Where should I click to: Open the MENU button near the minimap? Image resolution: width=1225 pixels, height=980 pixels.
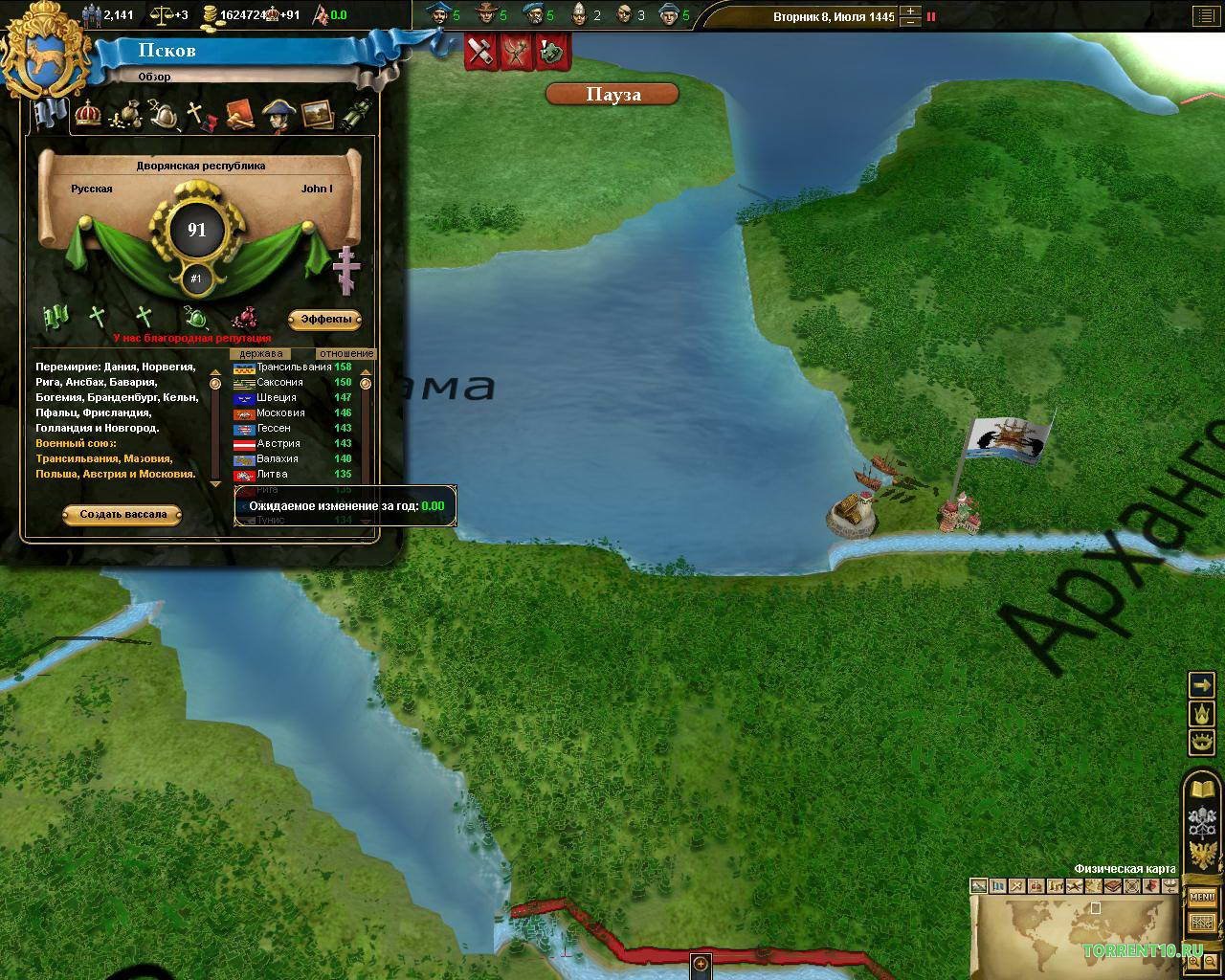click(1201, 898)
